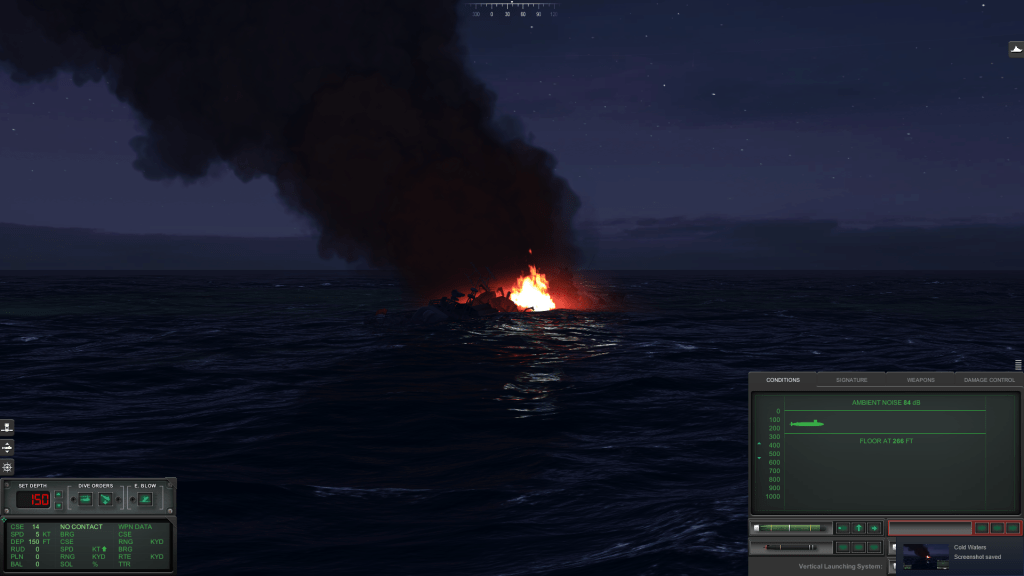Image resolution: width=1024 pixels, height=576 pixels.
Task: Click the ship silhouette button at top right
Action: pos(1015,48)
